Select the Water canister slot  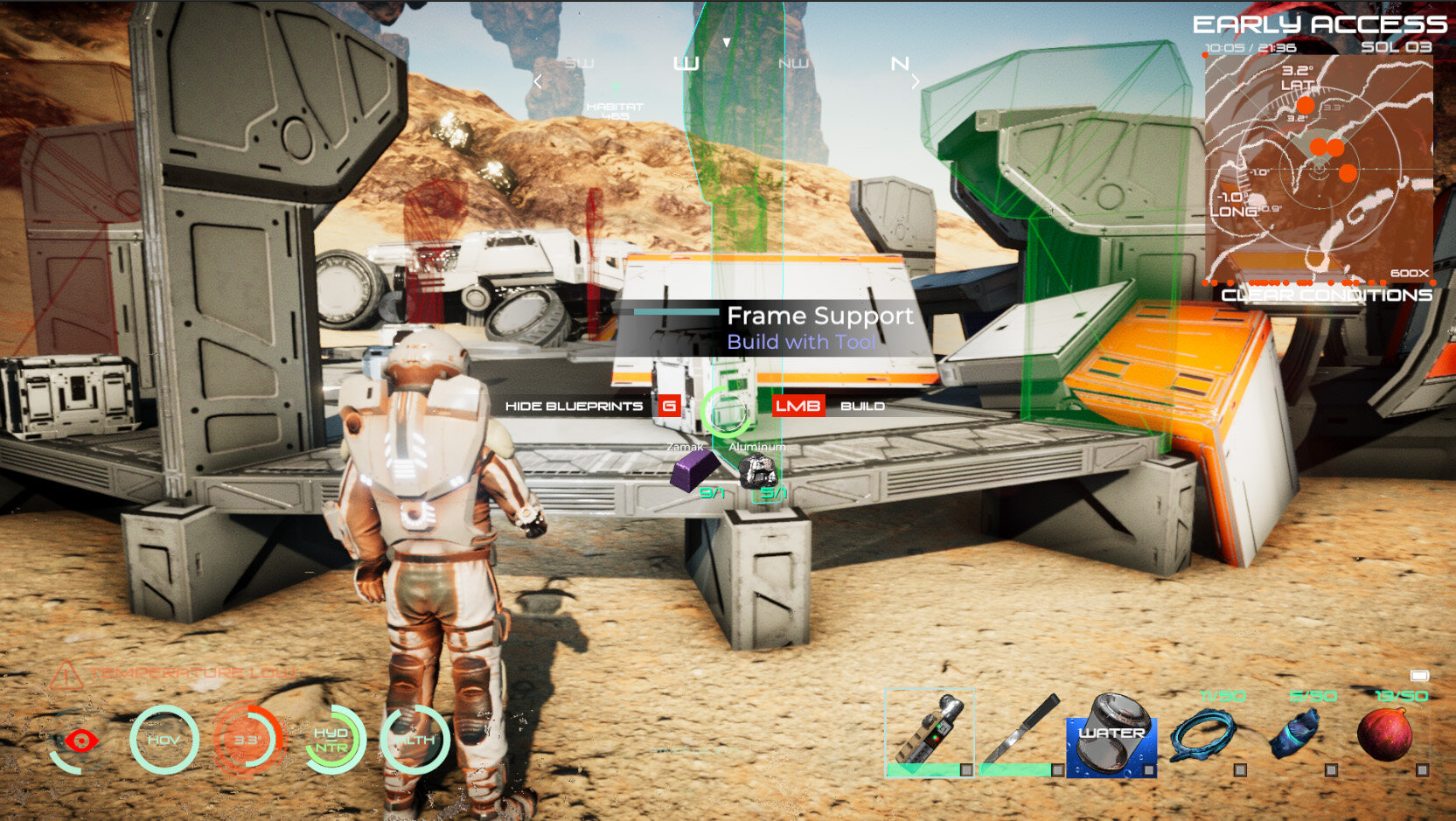tap(1111, 736)
